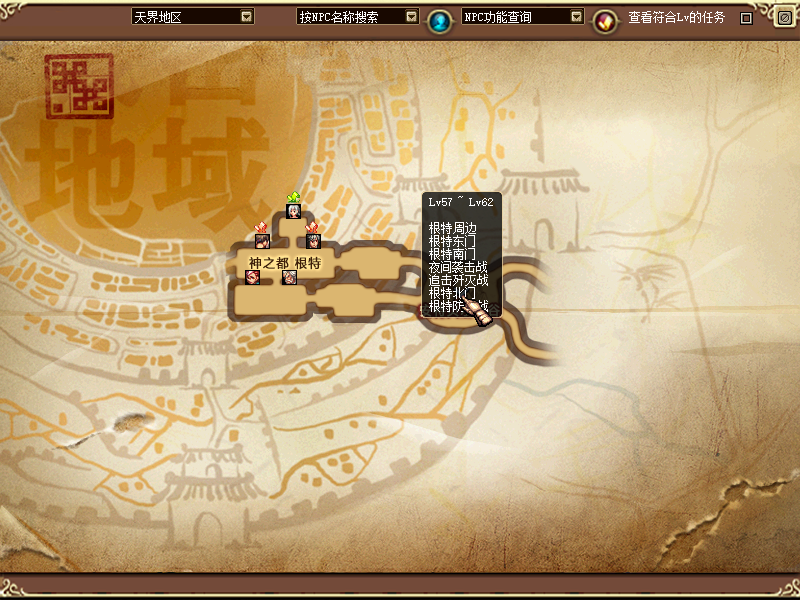Screen dimensions: 800x600
Task: Click the red and yellow orb button
Action: point(604,19)
